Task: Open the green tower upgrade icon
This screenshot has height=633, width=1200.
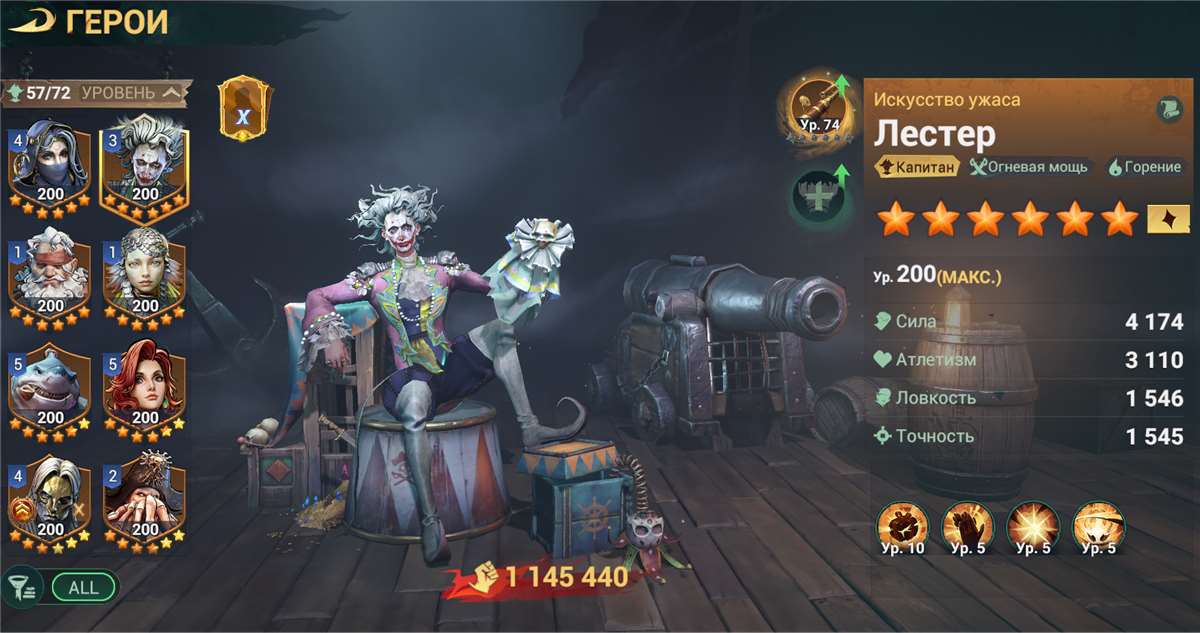Action: coord(820,195)
